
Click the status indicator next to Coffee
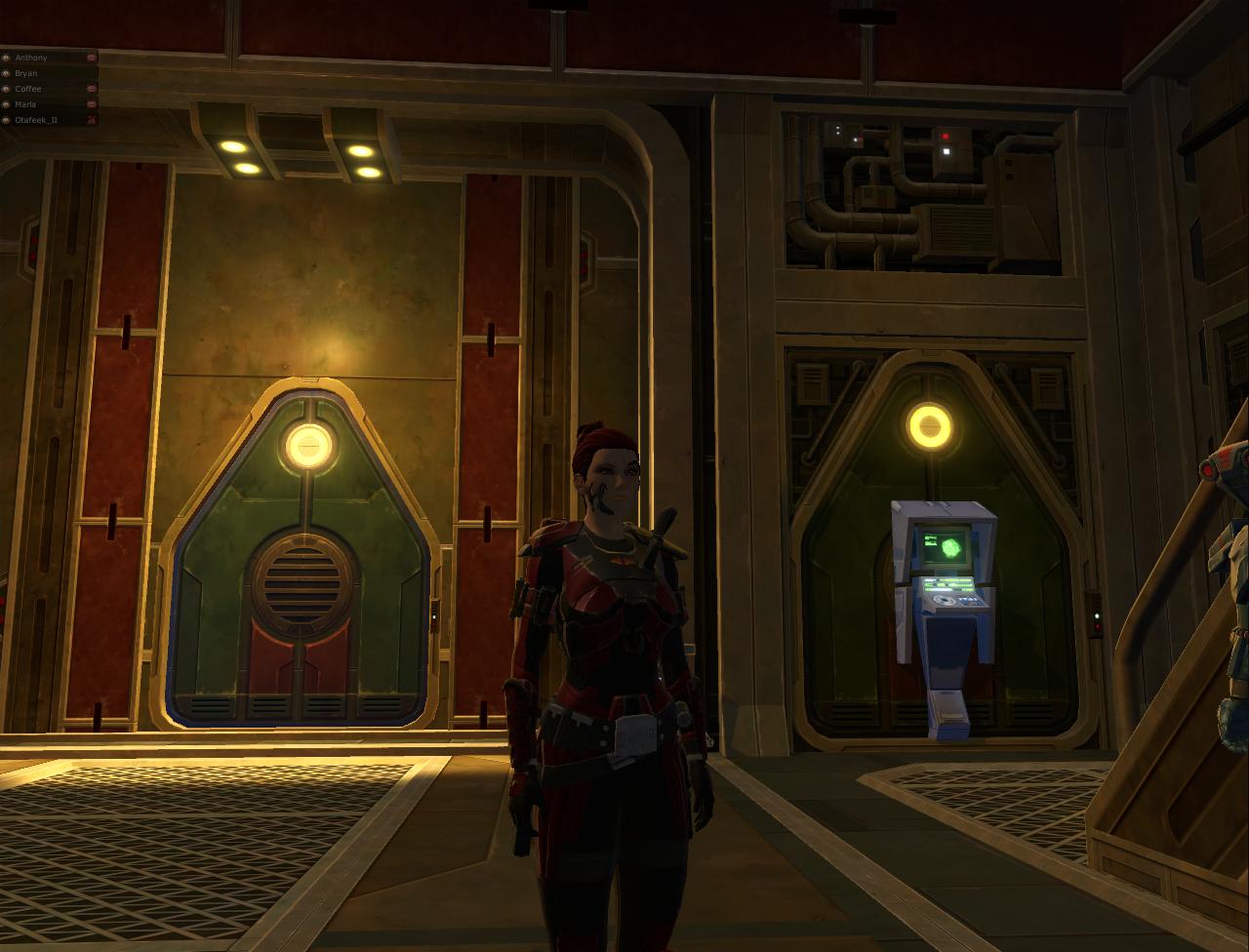(91, 89)
